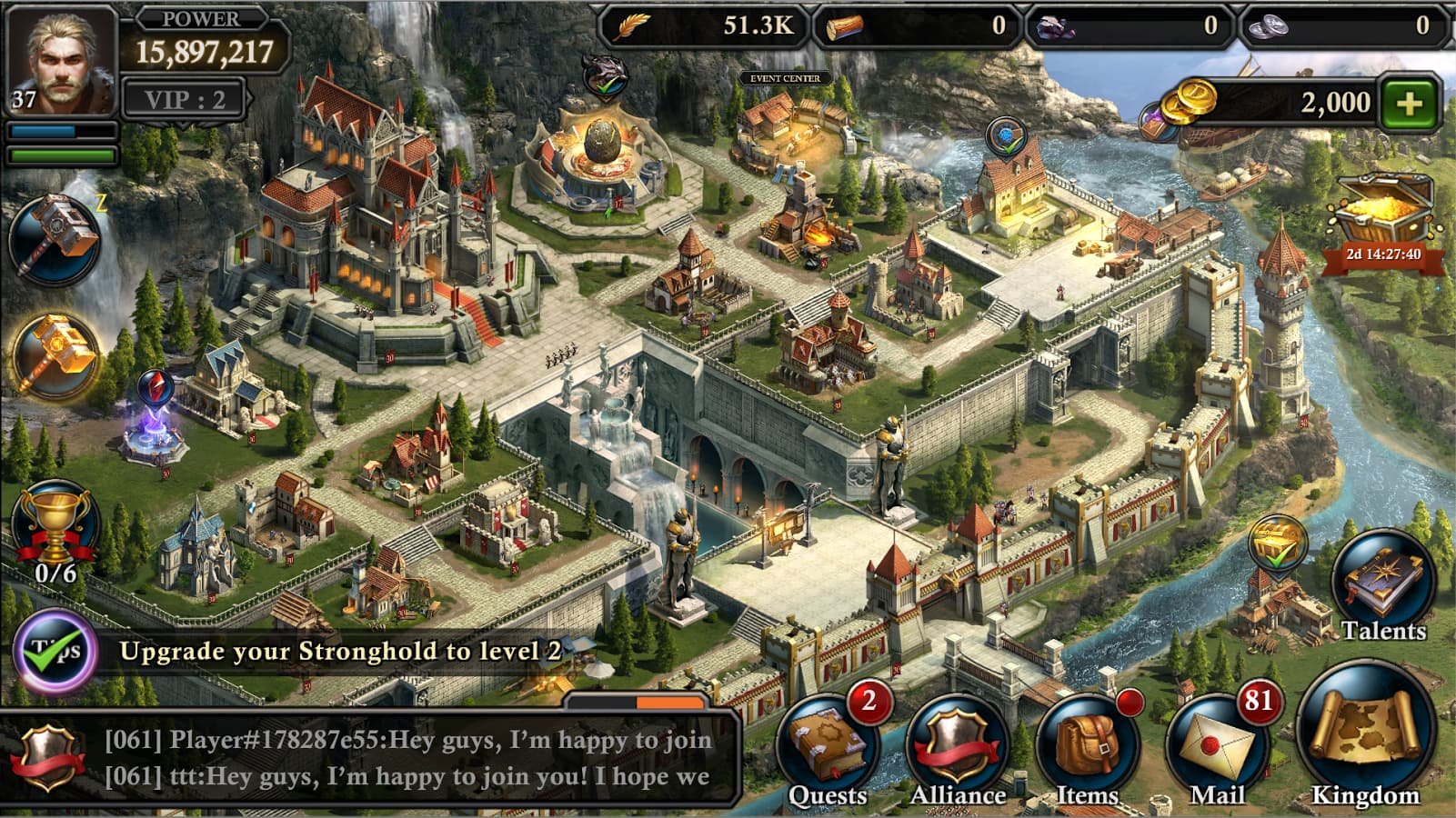Select the sleeping silver hammer builder icon
This screenshot has height=818, width=1456.
[55, 238]
